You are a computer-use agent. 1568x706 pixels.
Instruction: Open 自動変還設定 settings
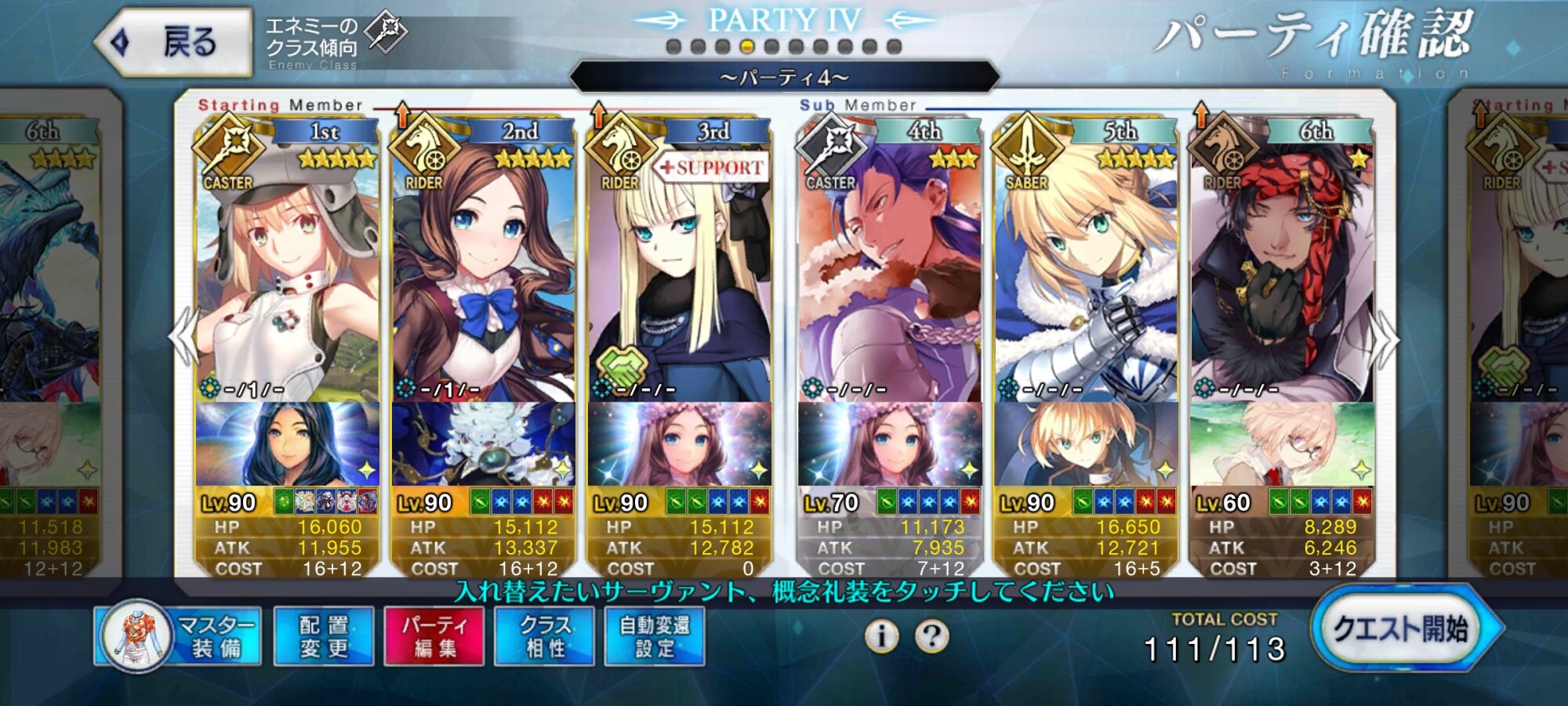click(x=655, y=636)
